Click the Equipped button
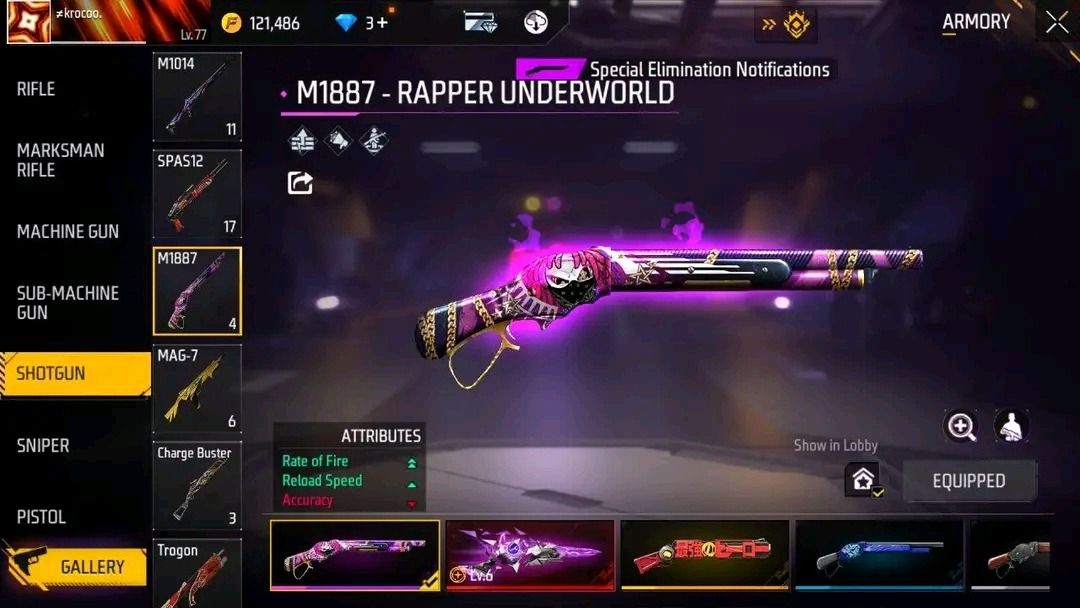This screenshot has width=1080, height=608. point(969,481)
